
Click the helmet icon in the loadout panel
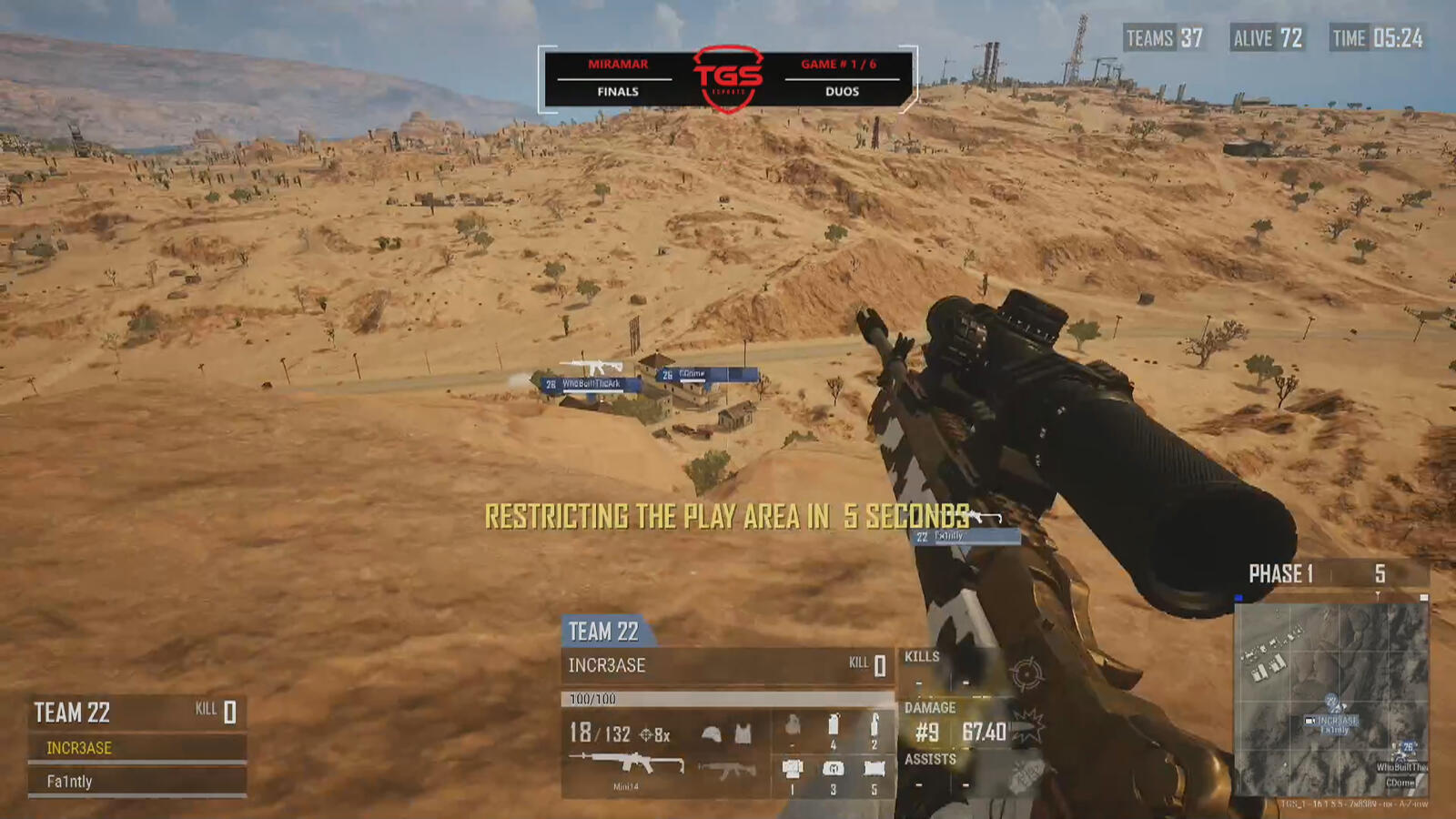[x=713, y=733]
